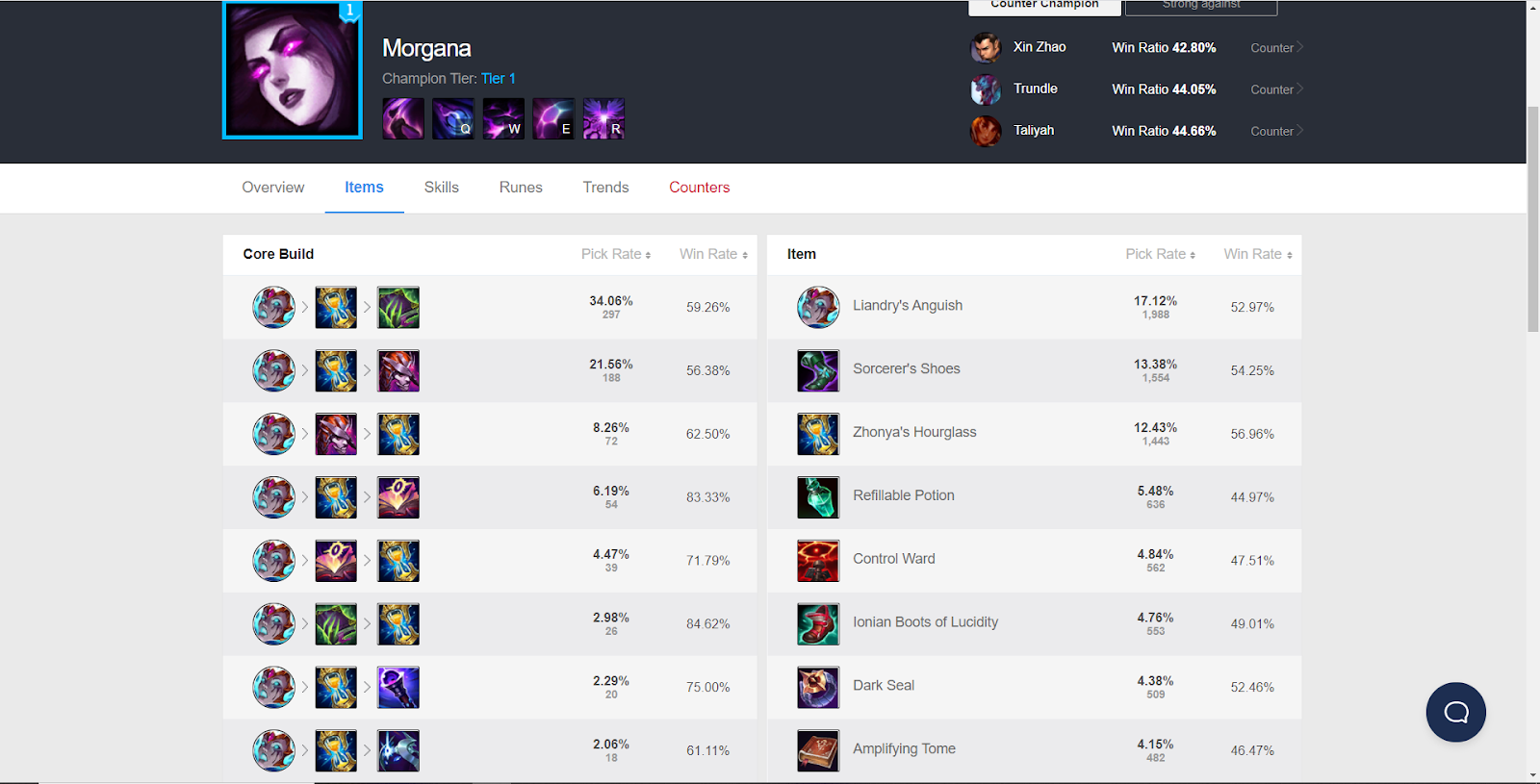Open Xin Zhao's champion portrait

pos(985,47)
